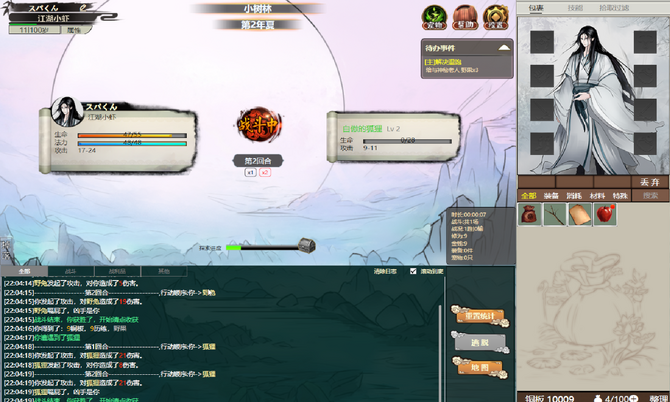Set battle speed to x1
This screenshot has width=670, height=402.
[x=250, y=172]
